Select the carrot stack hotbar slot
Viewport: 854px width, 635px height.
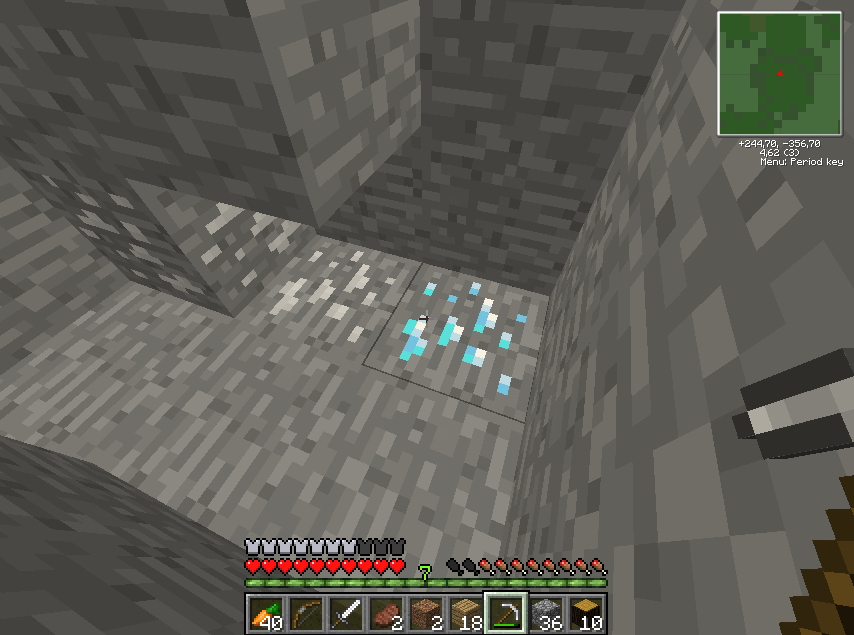(265, 612)
